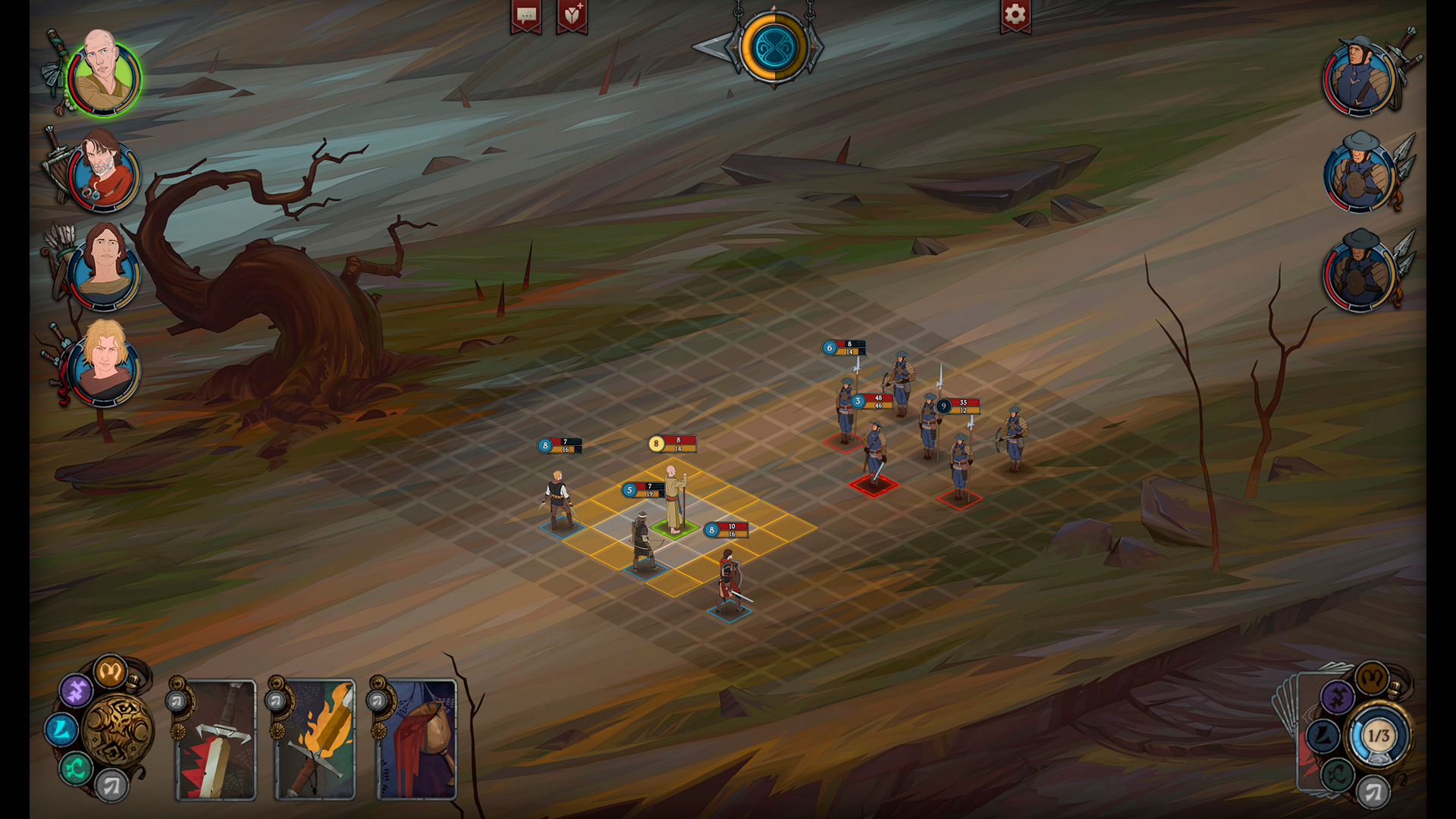Open the chat speech-bubble banner
Screen dimensions: 1456x819
(x=526, y=16)
